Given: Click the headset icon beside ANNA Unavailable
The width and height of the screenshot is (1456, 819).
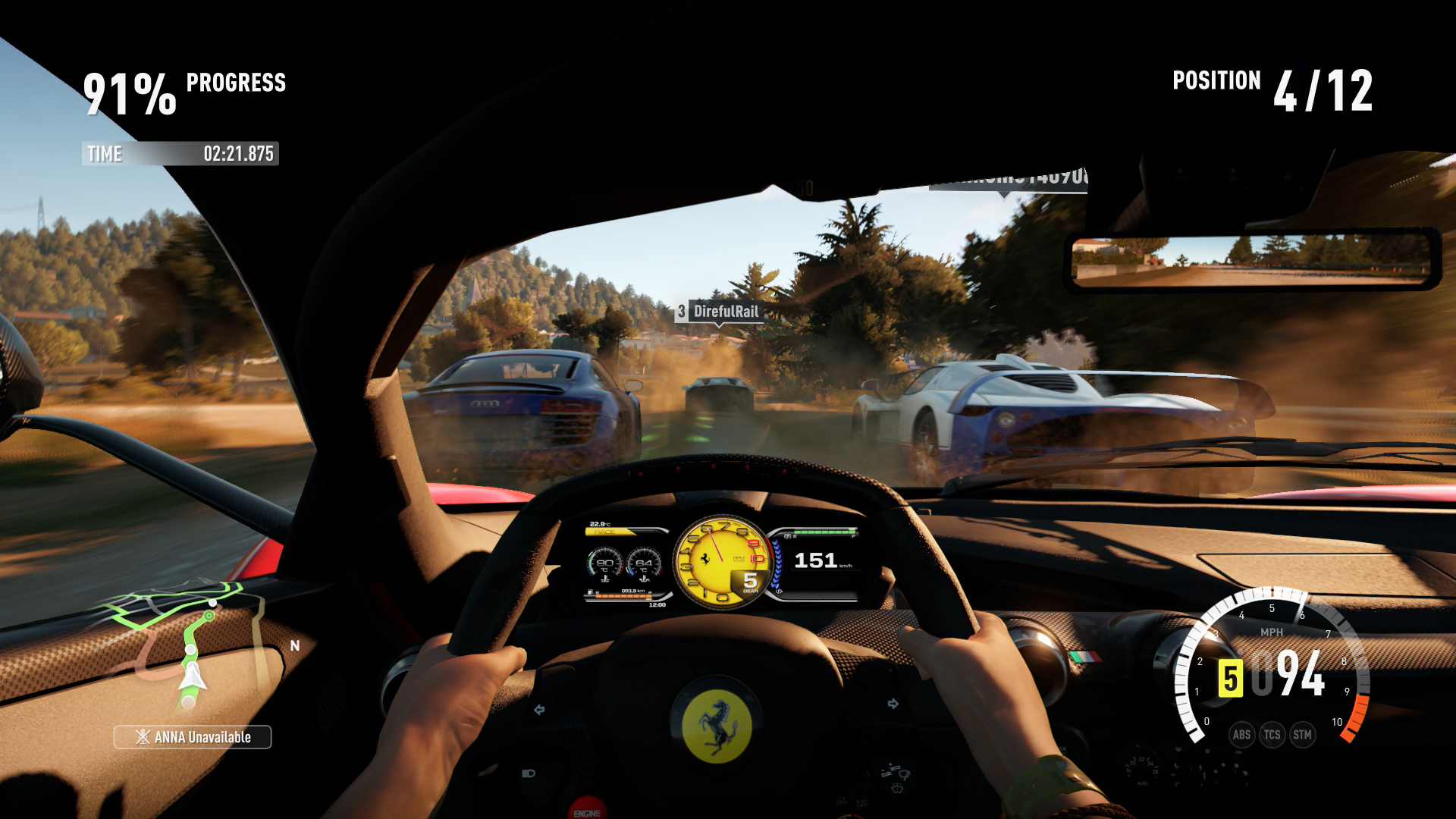Looking at the screenshot, I should pyautogui.click(x=142, y=736).
